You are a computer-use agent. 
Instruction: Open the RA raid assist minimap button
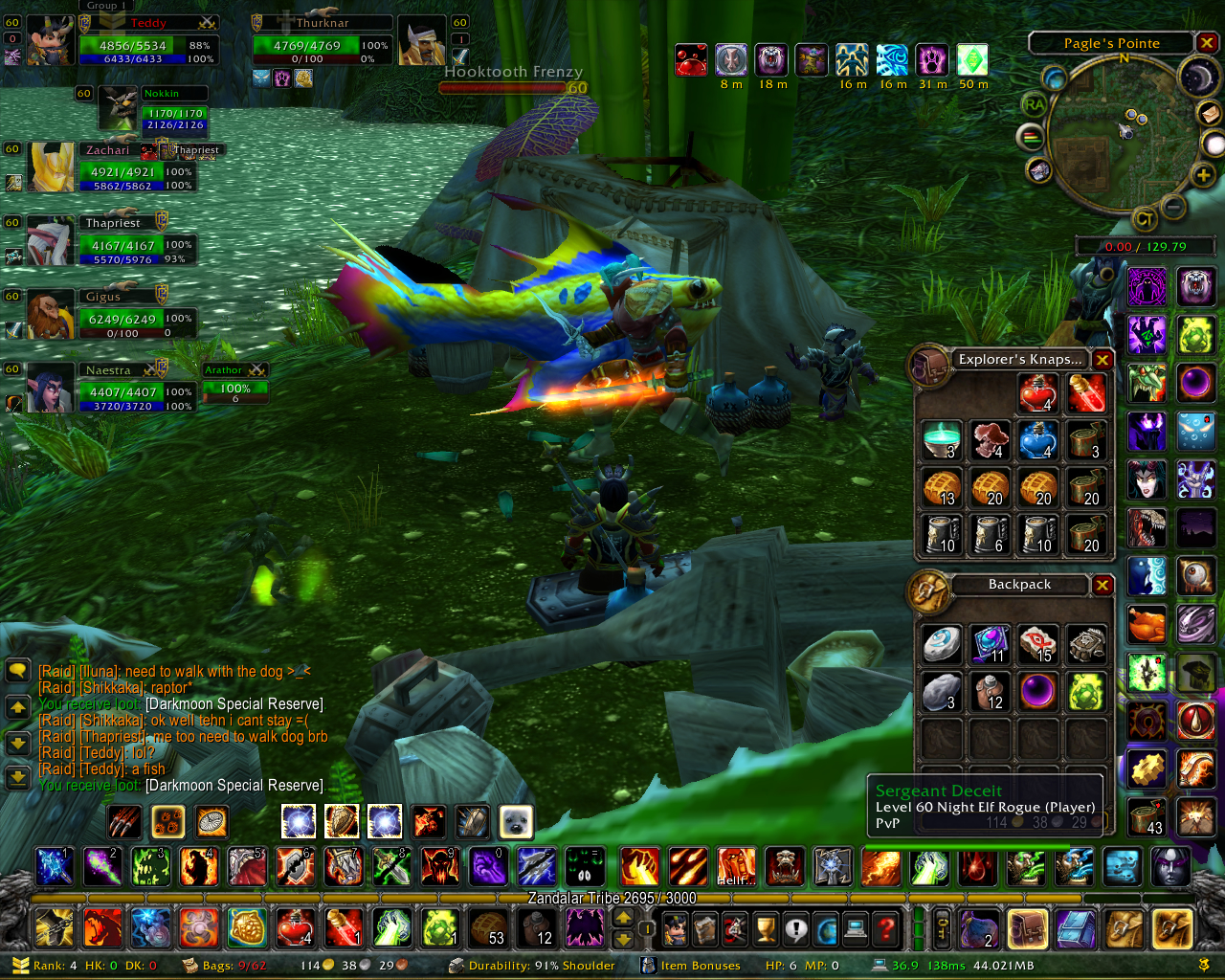tap(1034, 104)
